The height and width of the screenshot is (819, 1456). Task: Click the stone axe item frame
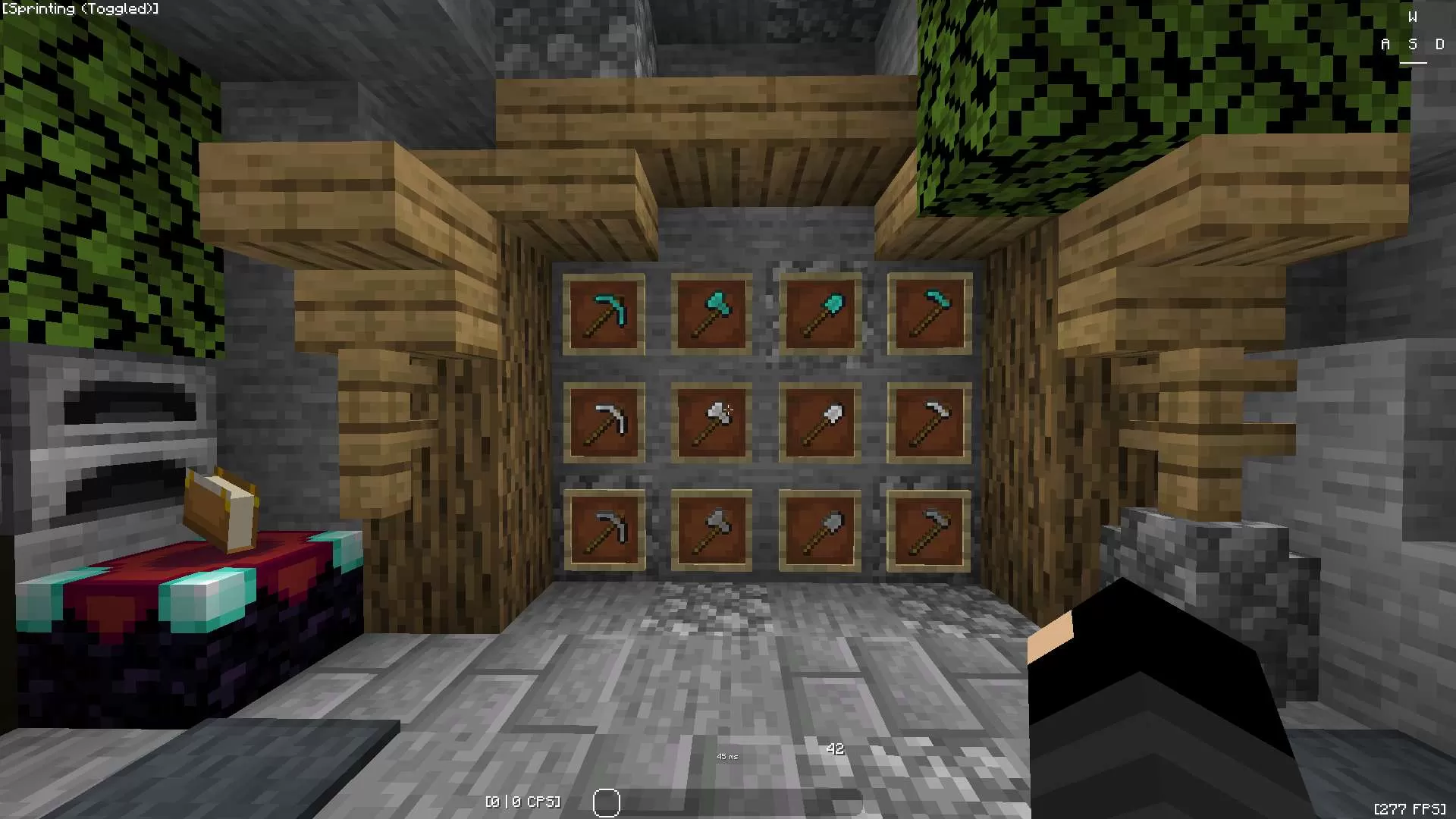click(x=711, y=531)
